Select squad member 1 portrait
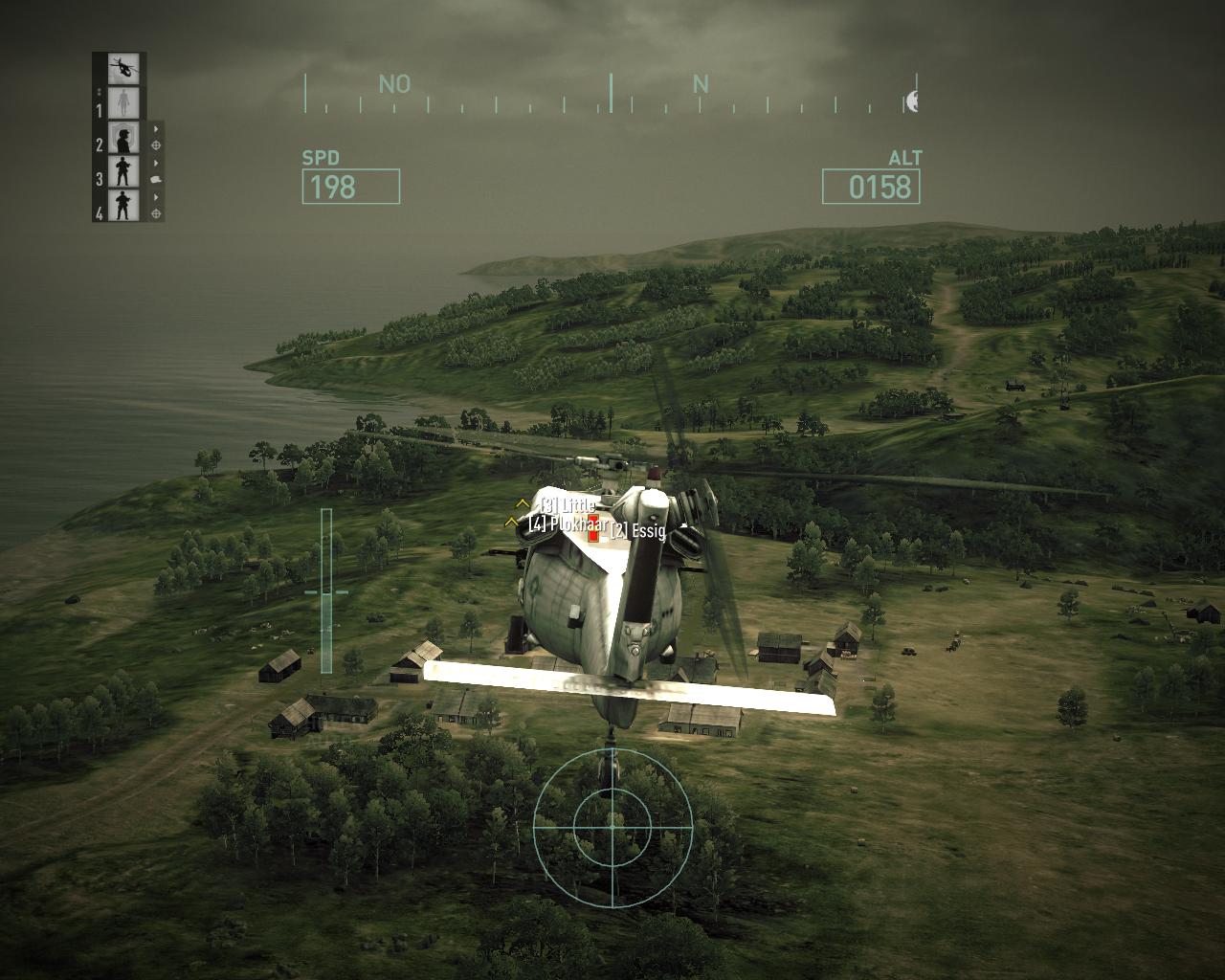This screenshot has width=1225, height=980. 123,102
